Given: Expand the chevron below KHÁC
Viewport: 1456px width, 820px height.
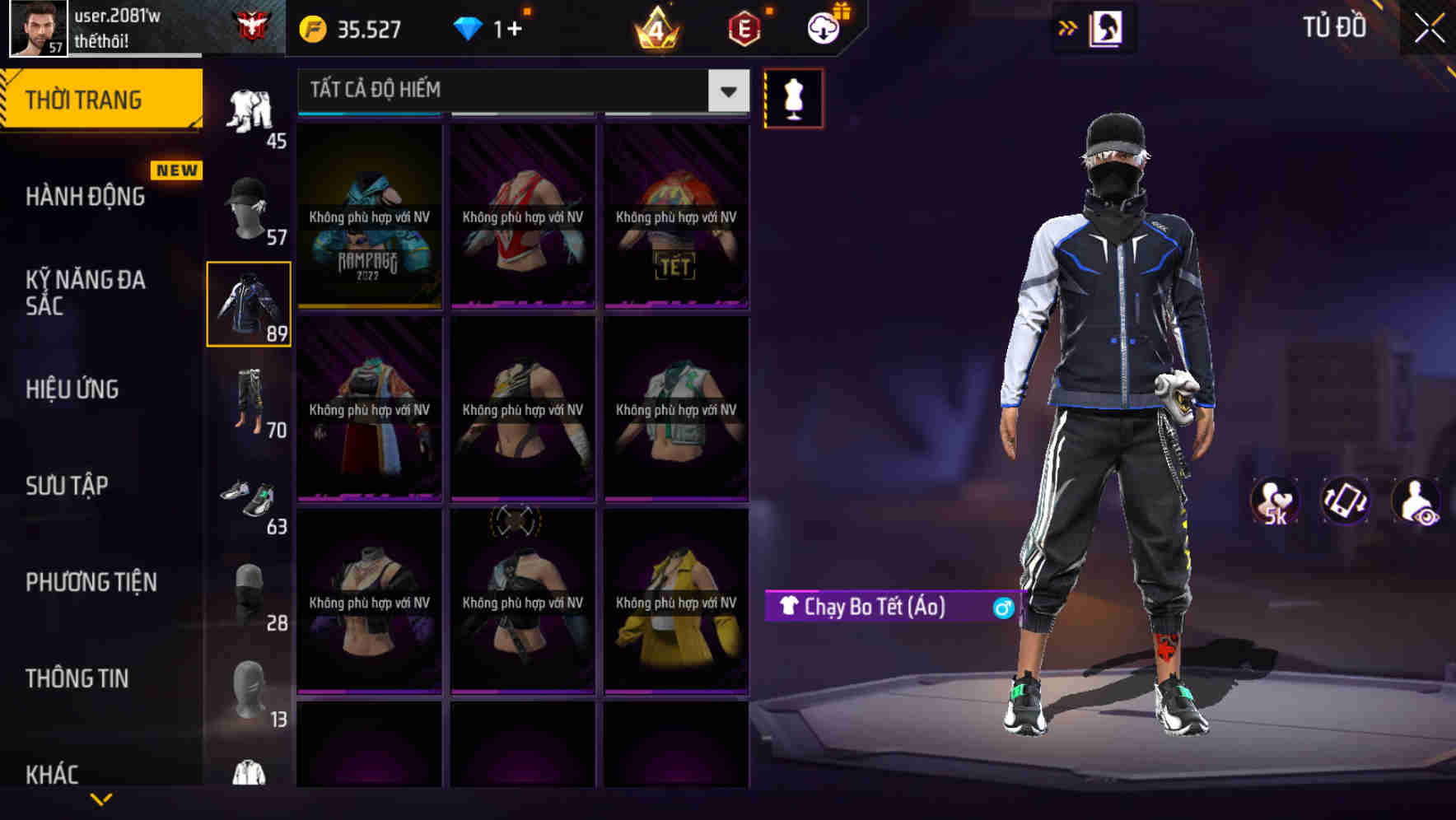Looking at the screenshot, I should click(100, 799).
